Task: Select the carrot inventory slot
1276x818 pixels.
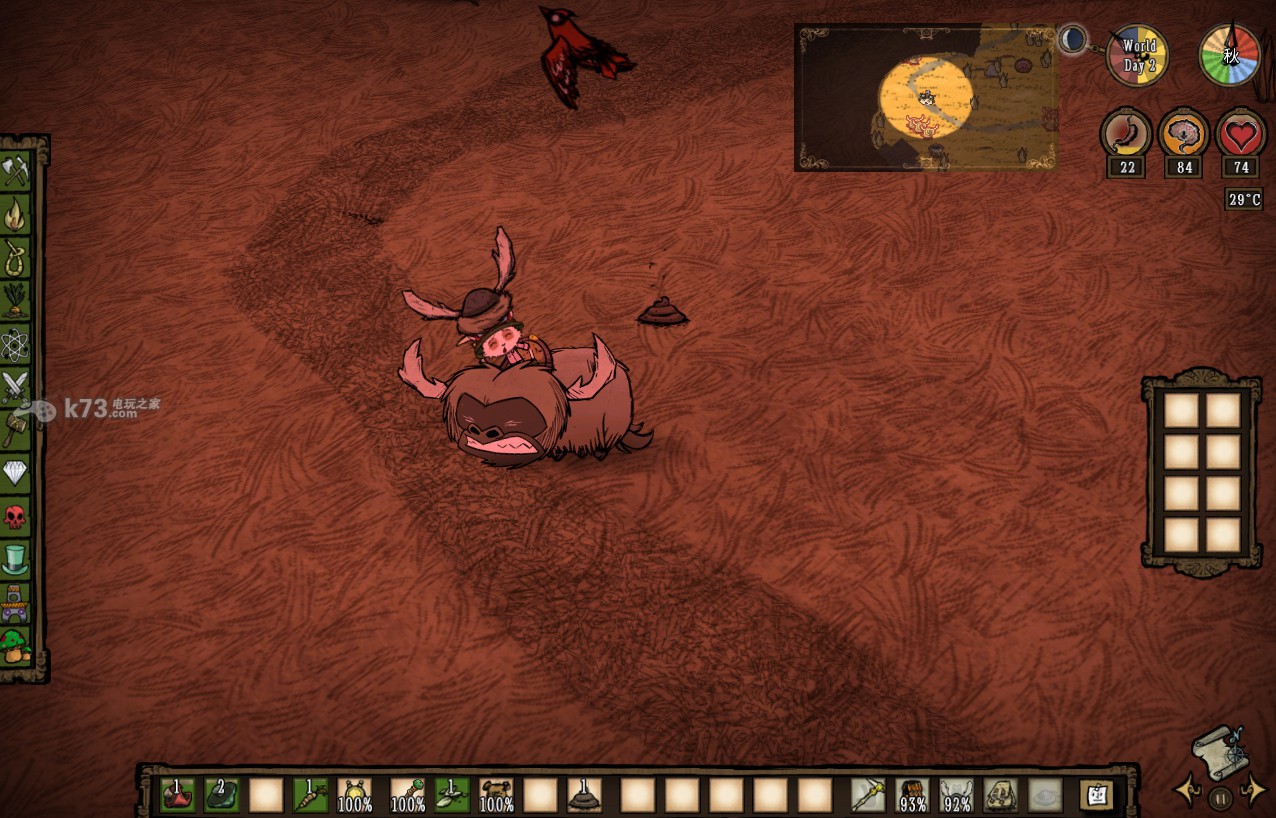Action: tap(310, 795)
